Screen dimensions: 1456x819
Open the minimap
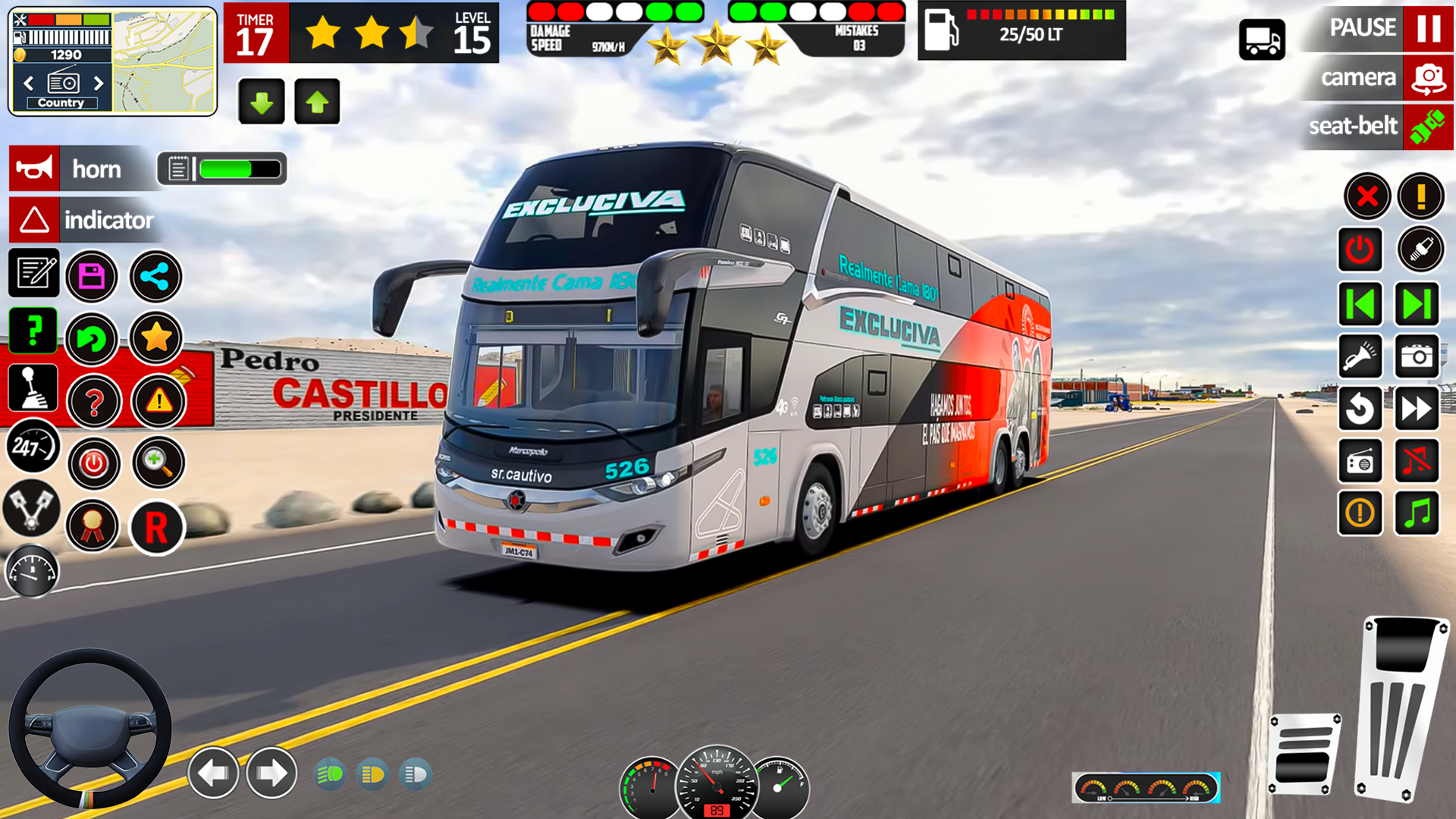click(165, 61)
